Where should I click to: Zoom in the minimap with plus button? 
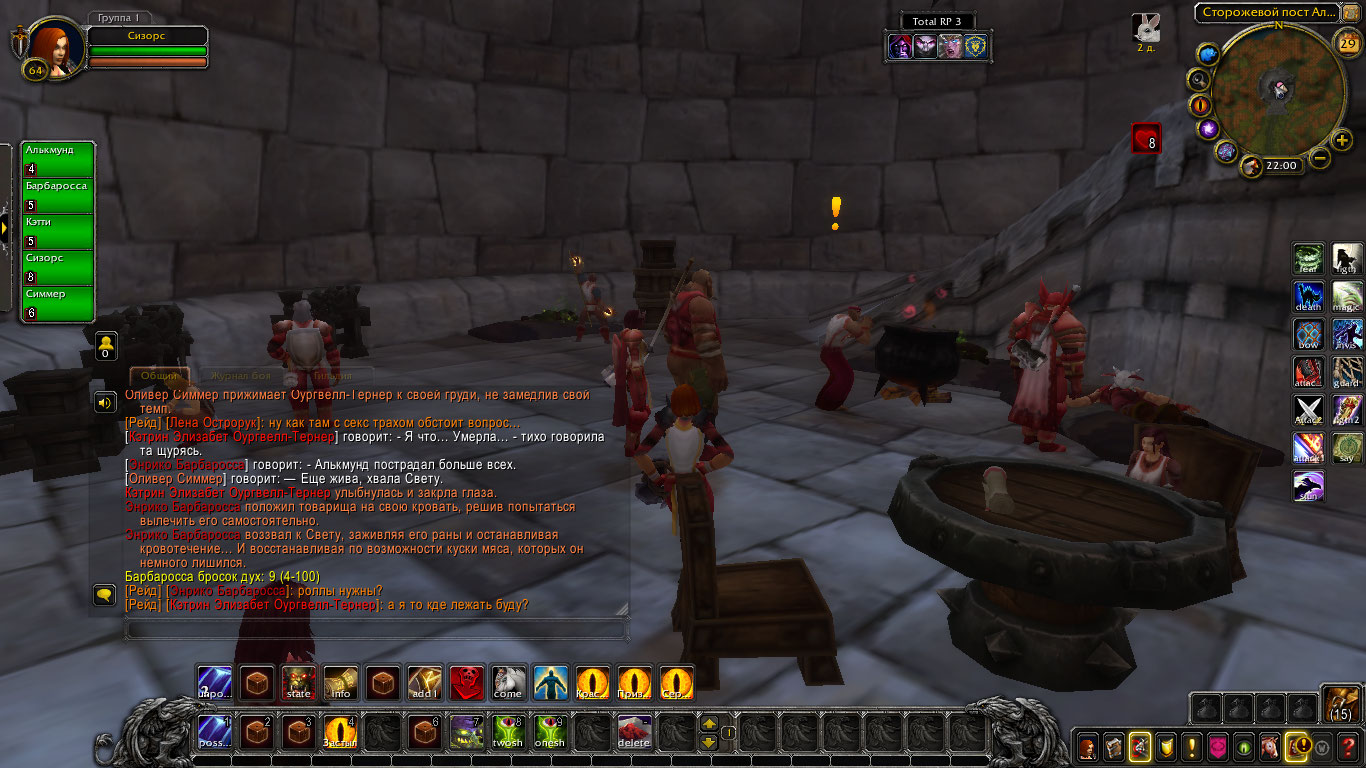[1342, 141]
